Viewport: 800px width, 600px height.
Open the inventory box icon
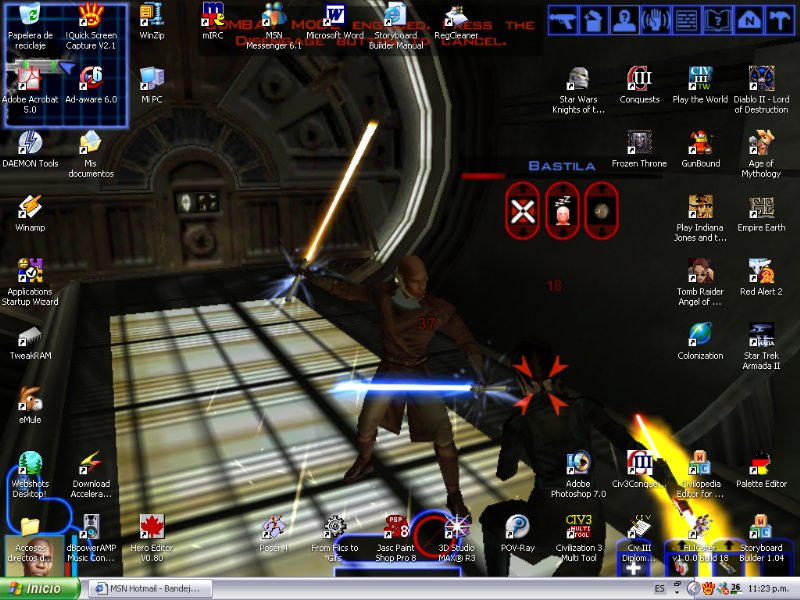point(596,19)
